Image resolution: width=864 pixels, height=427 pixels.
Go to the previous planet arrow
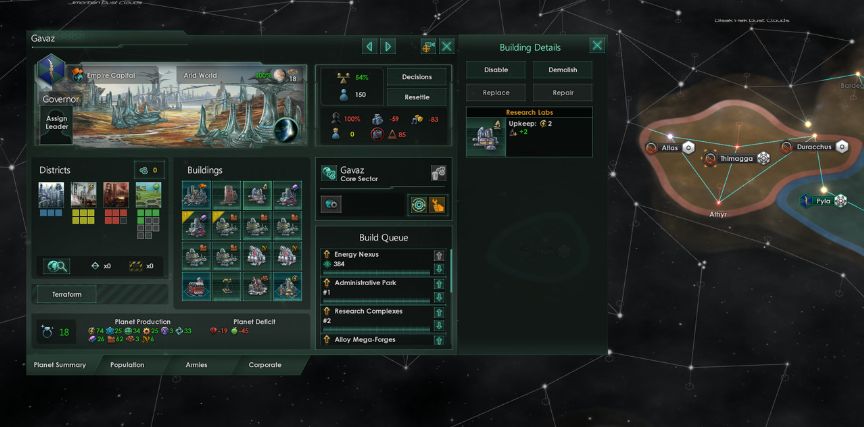(x=369, y=46)
